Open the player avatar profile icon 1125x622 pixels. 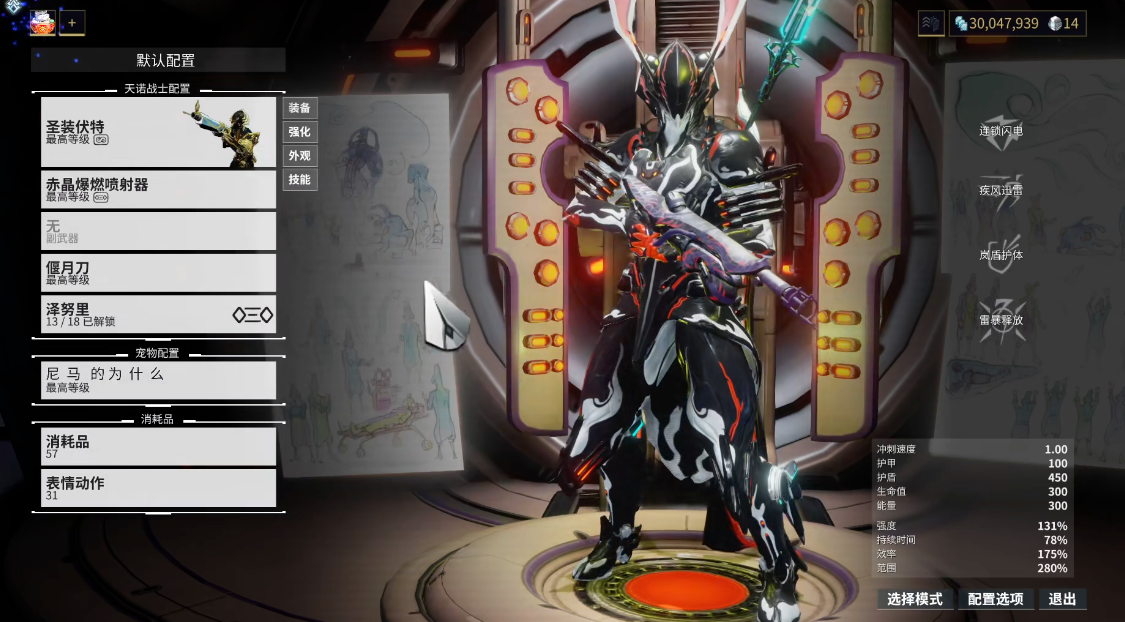[x=43, y=22]
